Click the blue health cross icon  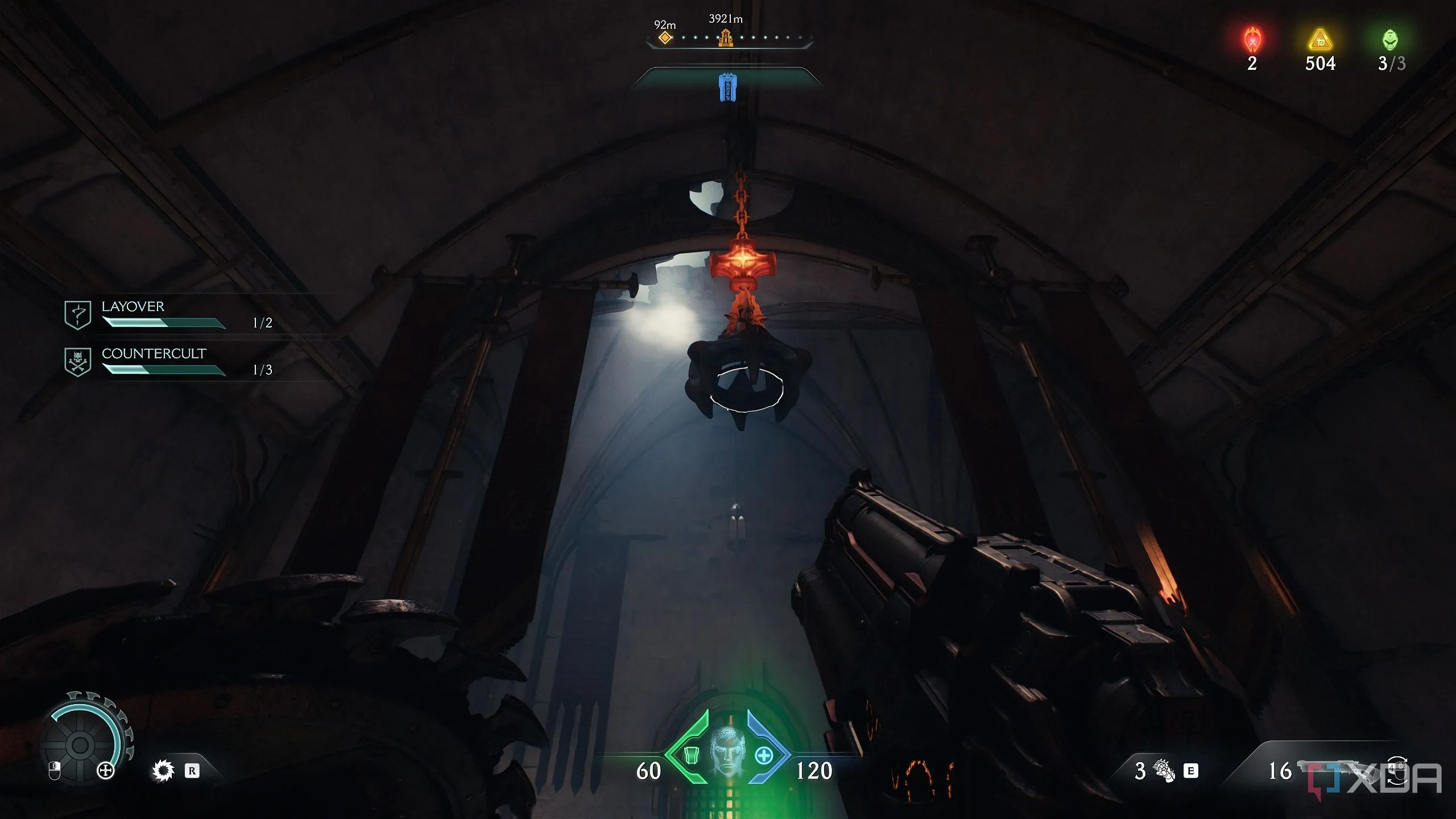pos(764,756)
